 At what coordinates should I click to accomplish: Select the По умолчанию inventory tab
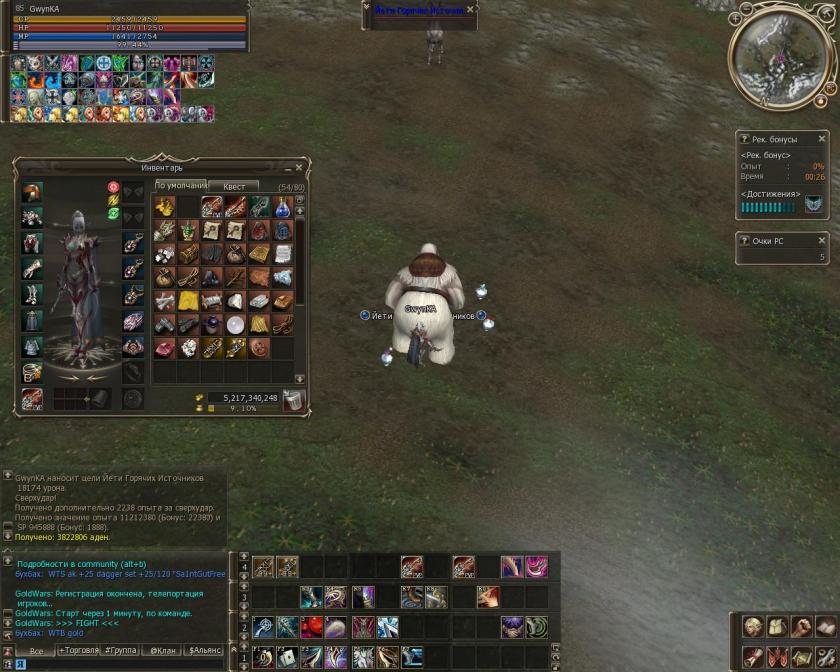(180, 186)
